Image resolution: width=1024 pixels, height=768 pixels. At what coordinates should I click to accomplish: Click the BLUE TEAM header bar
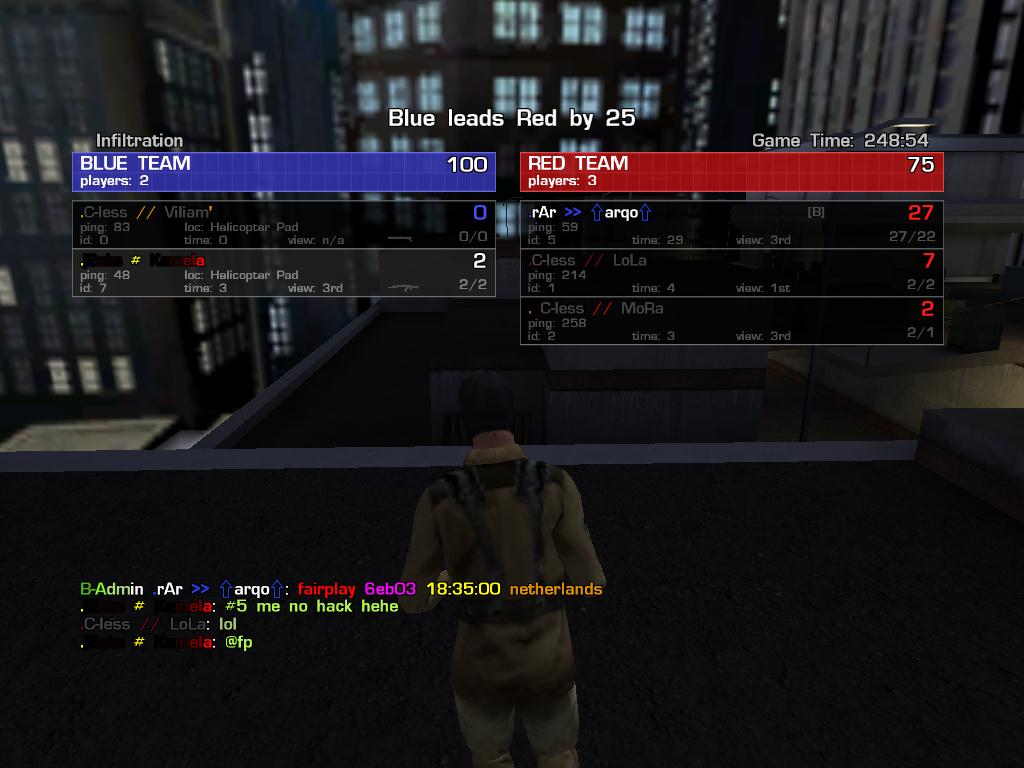pyautogui.click(x=284, y=171)
